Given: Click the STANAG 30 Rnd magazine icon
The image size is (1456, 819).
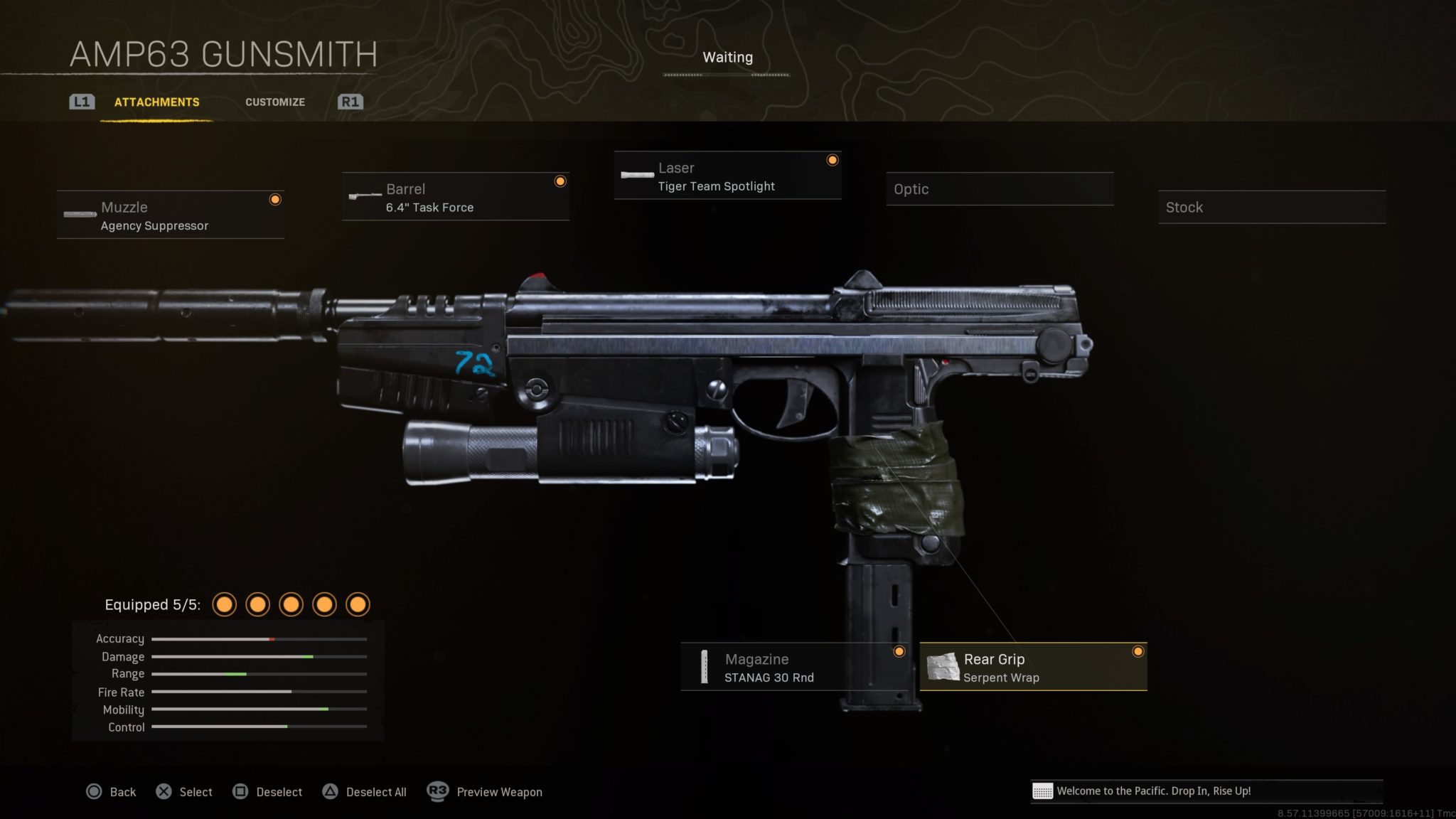Looking at the screenshot, I should (706, 667).
